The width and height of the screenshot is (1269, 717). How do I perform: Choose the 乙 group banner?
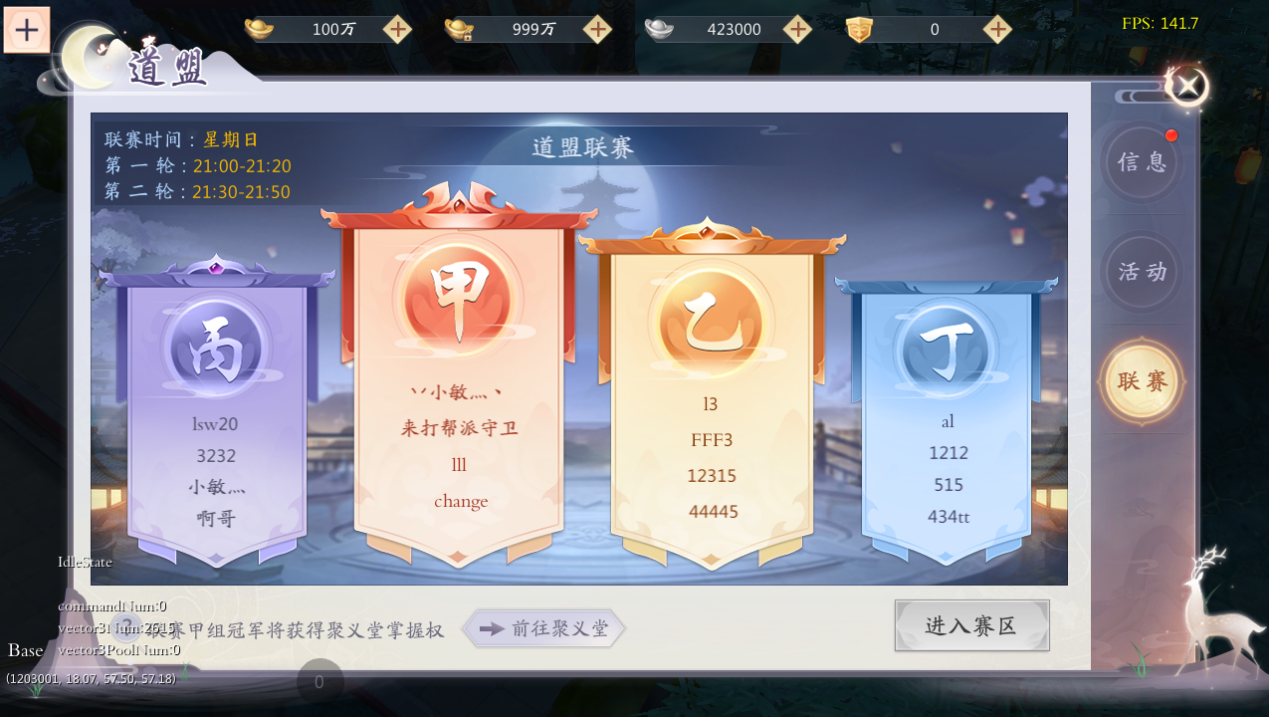point(711,400)
